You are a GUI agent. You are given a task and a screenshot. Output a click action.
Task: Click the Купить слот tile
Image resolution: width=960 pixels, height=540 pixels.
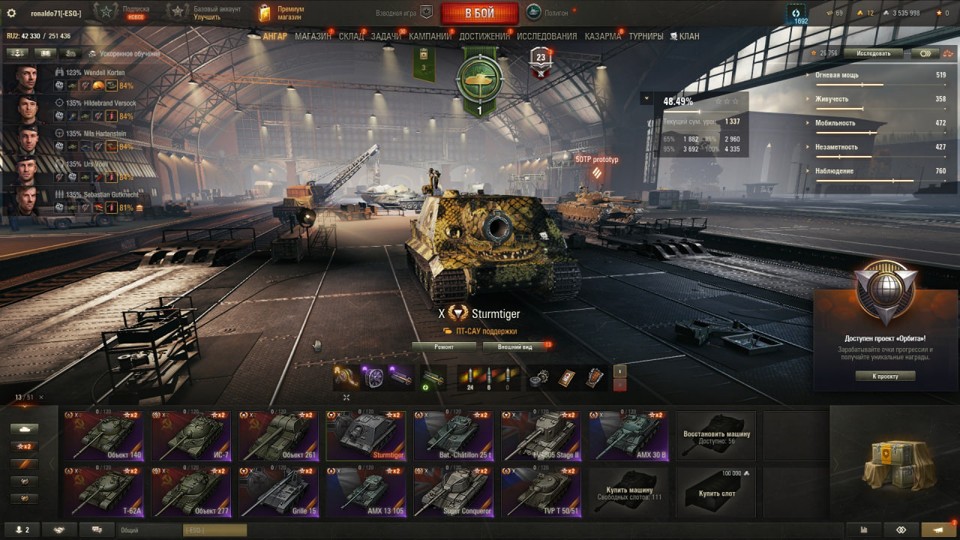pyautogui.click(x=716, y=492)
